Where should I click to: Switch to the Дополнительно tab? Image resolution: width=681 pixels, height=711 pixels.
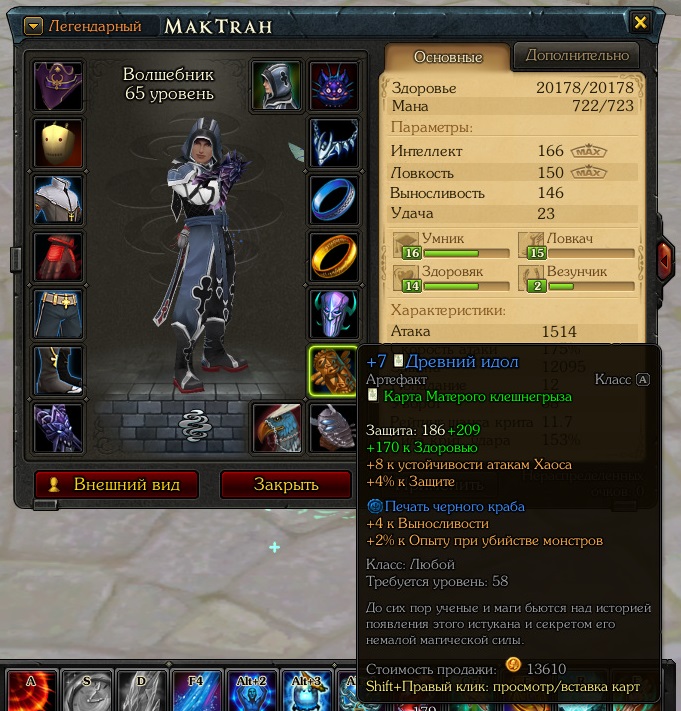pyautogui.click(x=578, y=55)
